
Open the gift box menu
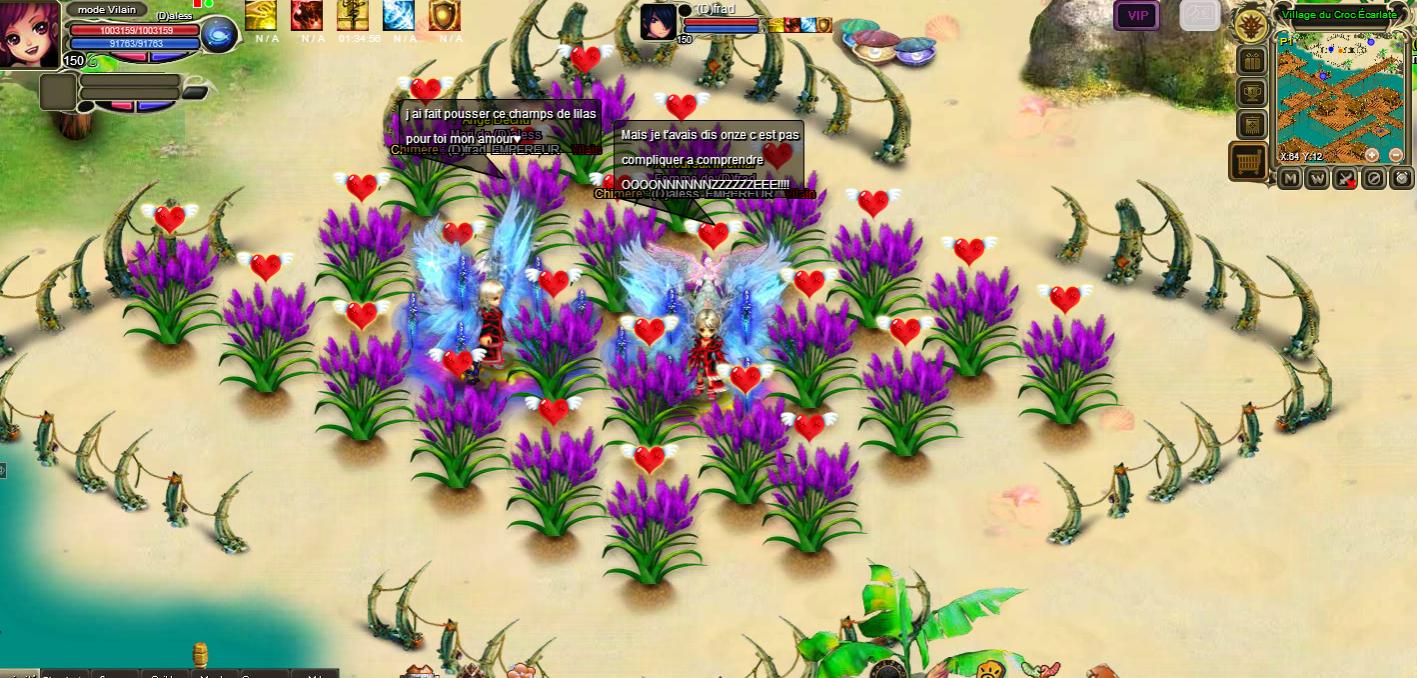coord(1252,61)
